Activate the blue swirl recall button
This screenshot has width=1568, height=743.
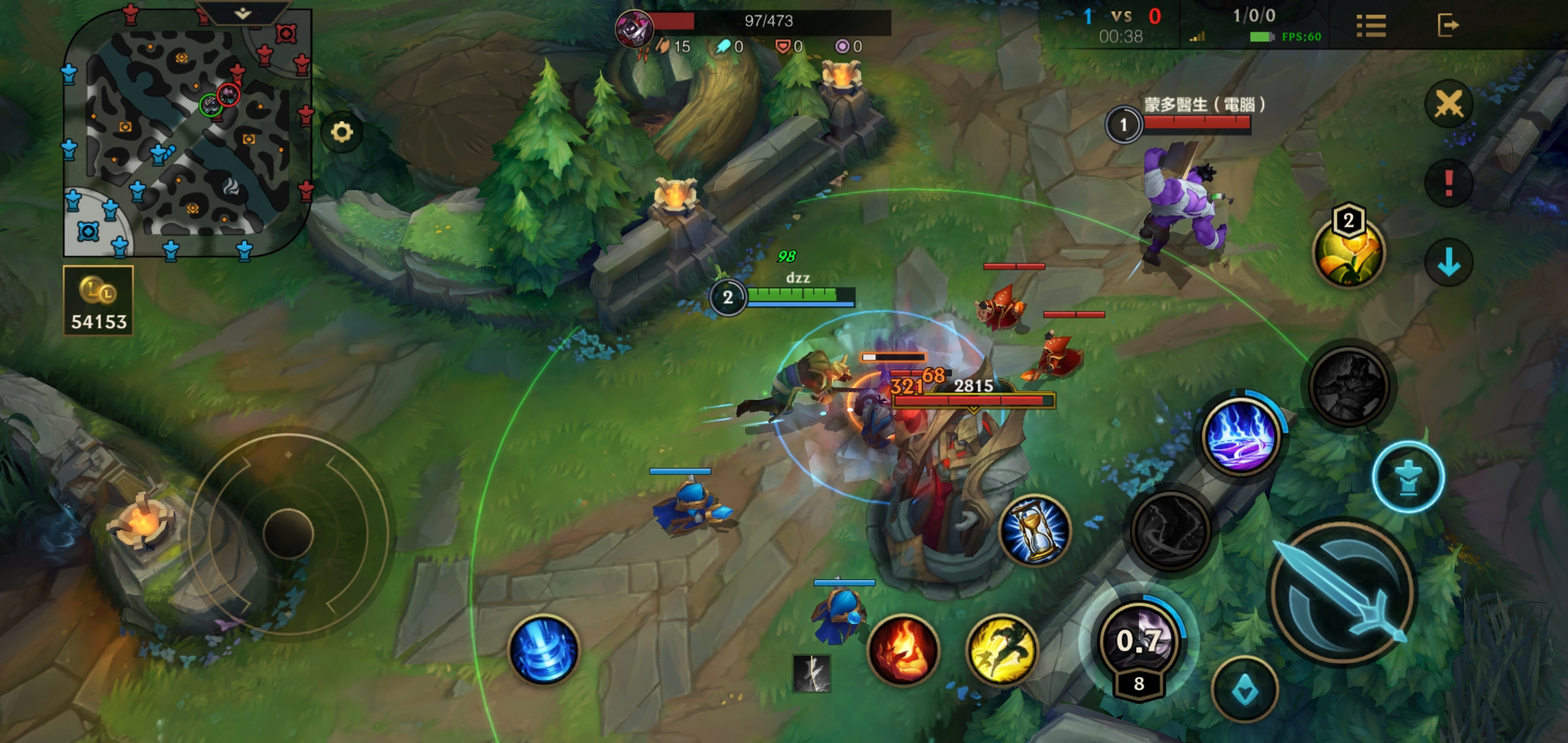coord(543,650)
